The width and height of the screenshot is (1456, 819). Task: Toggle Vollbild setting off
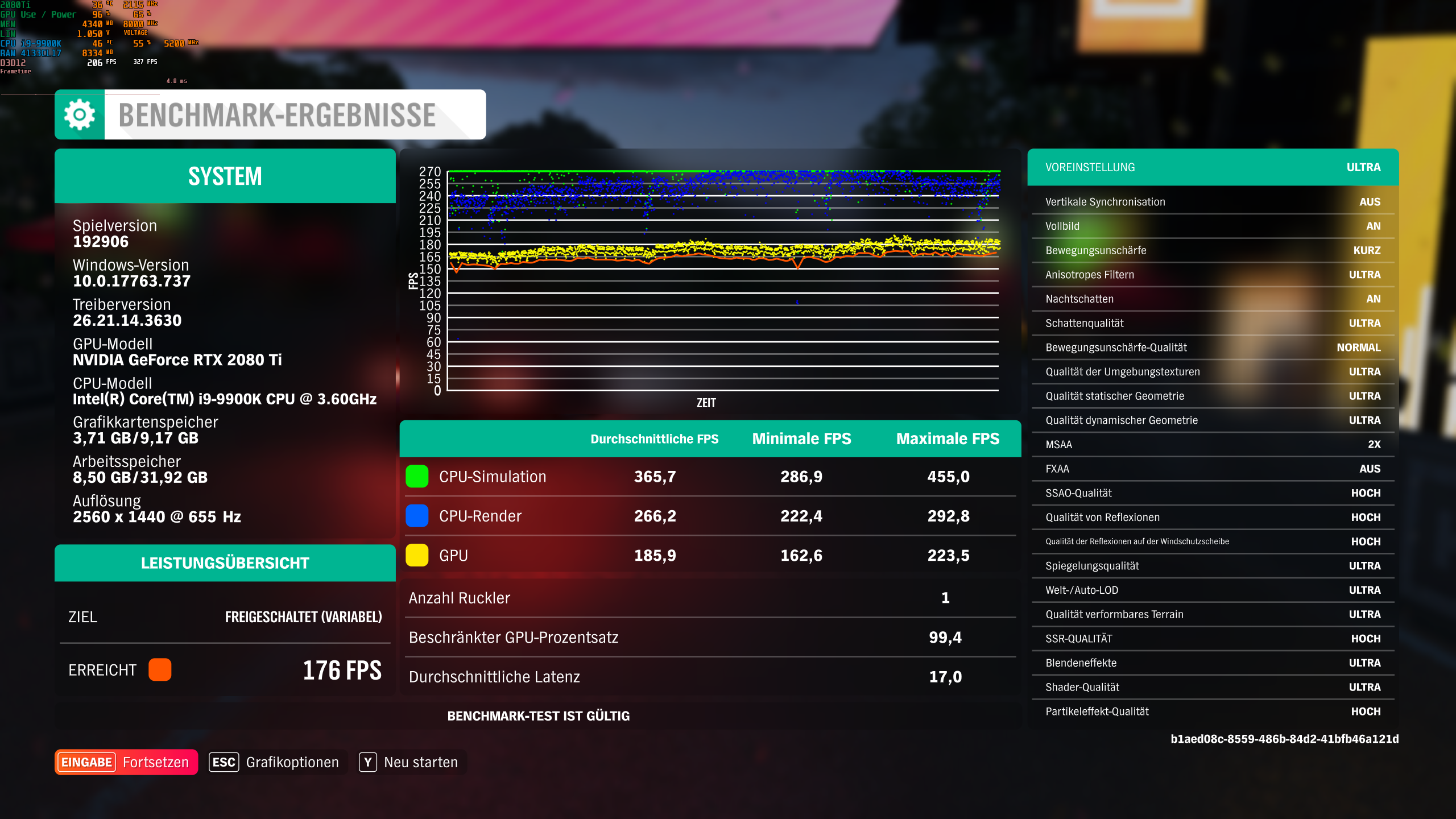tap(1211, 226)
